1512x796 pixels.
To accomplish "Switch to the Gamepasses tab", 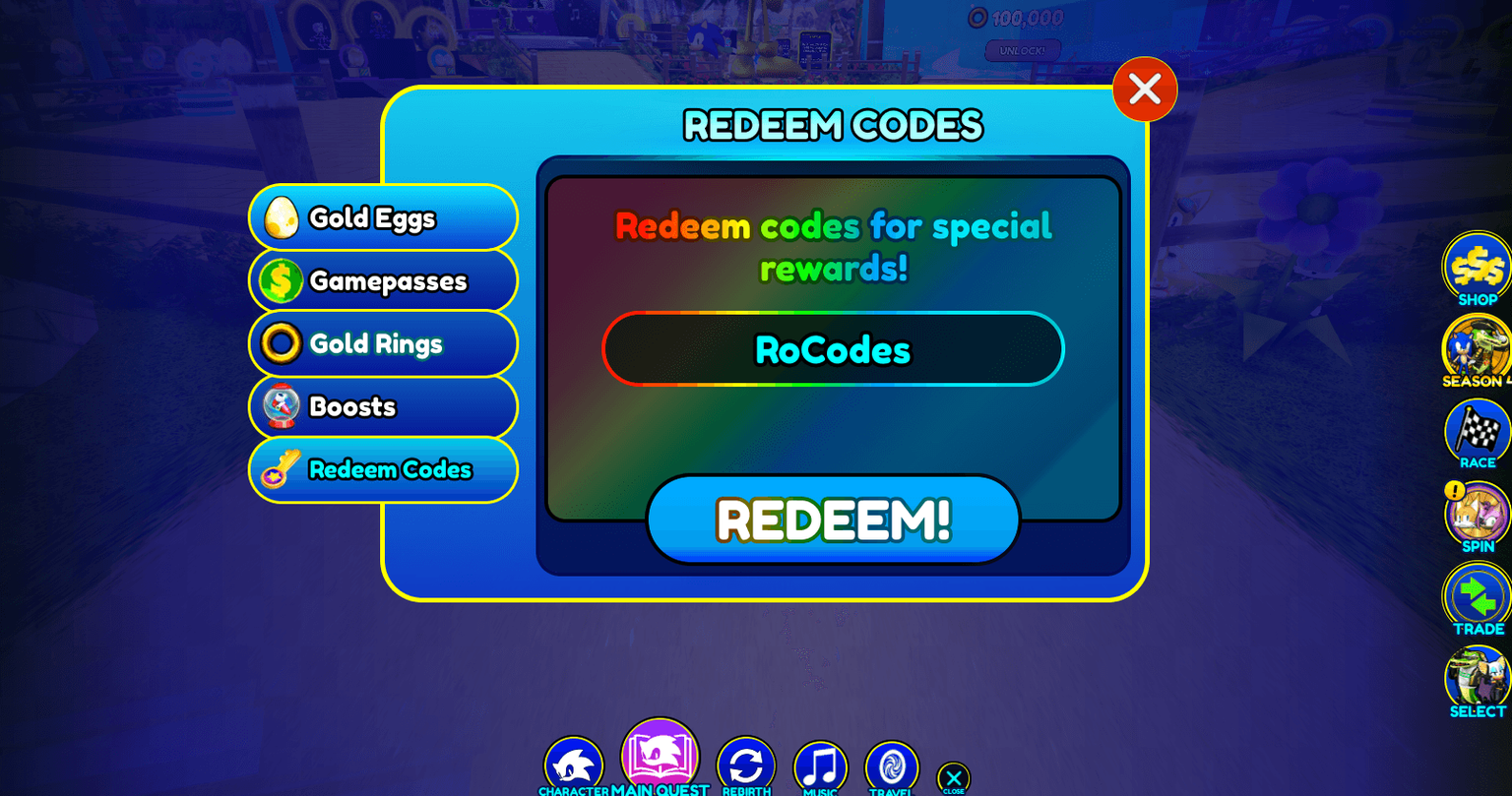I will pos(383,281).
